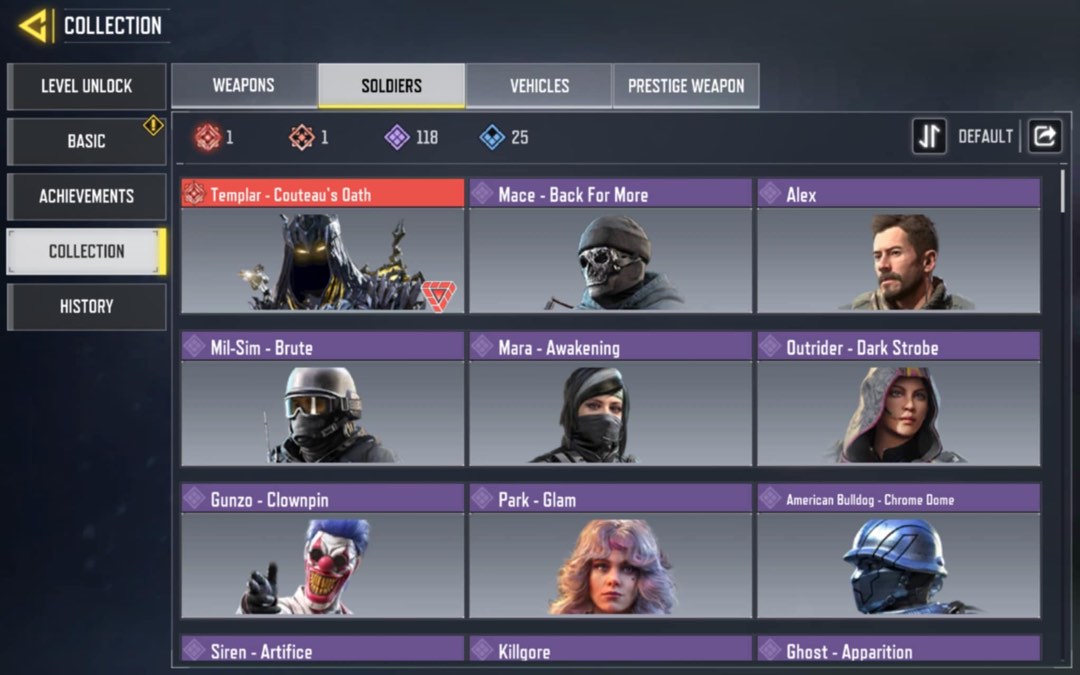
Task: Toggle the sort order arrows button
Action: pyautogui.click(x=929, y=137)
